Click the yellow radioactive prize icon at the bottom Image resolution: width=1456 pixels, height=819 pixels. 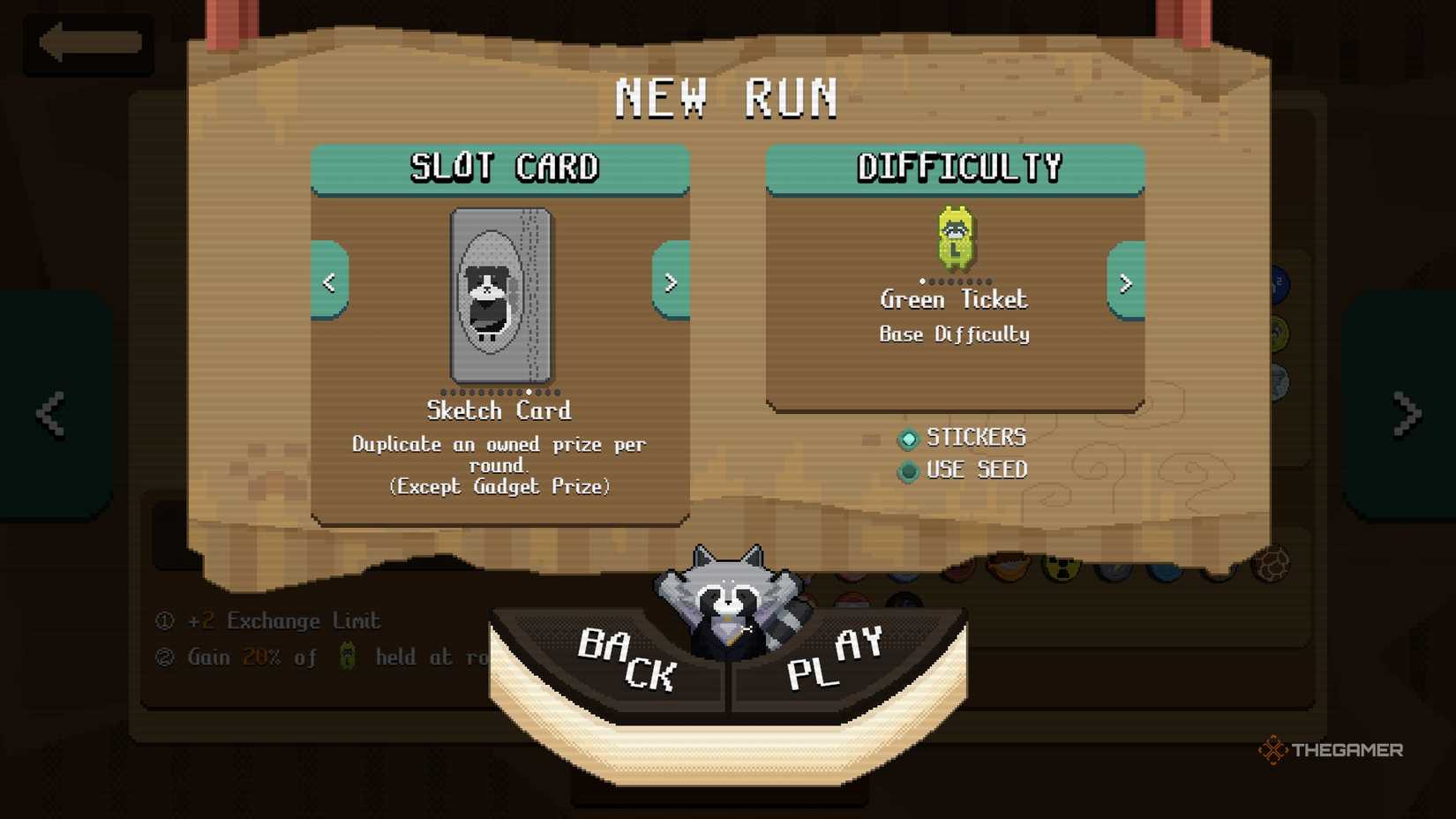(1062, 569)
